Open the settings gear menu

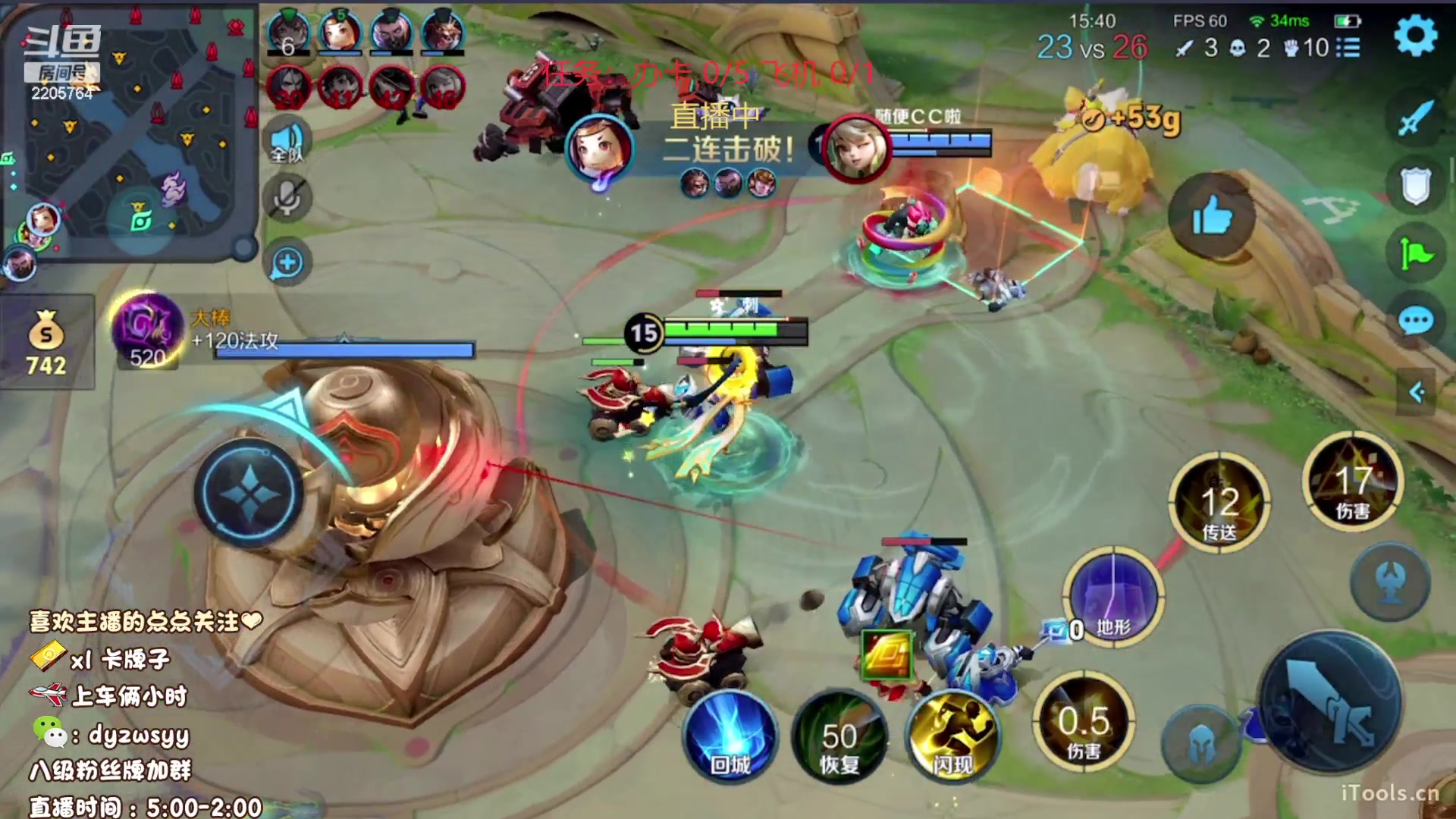click(x=1415, y=35)
